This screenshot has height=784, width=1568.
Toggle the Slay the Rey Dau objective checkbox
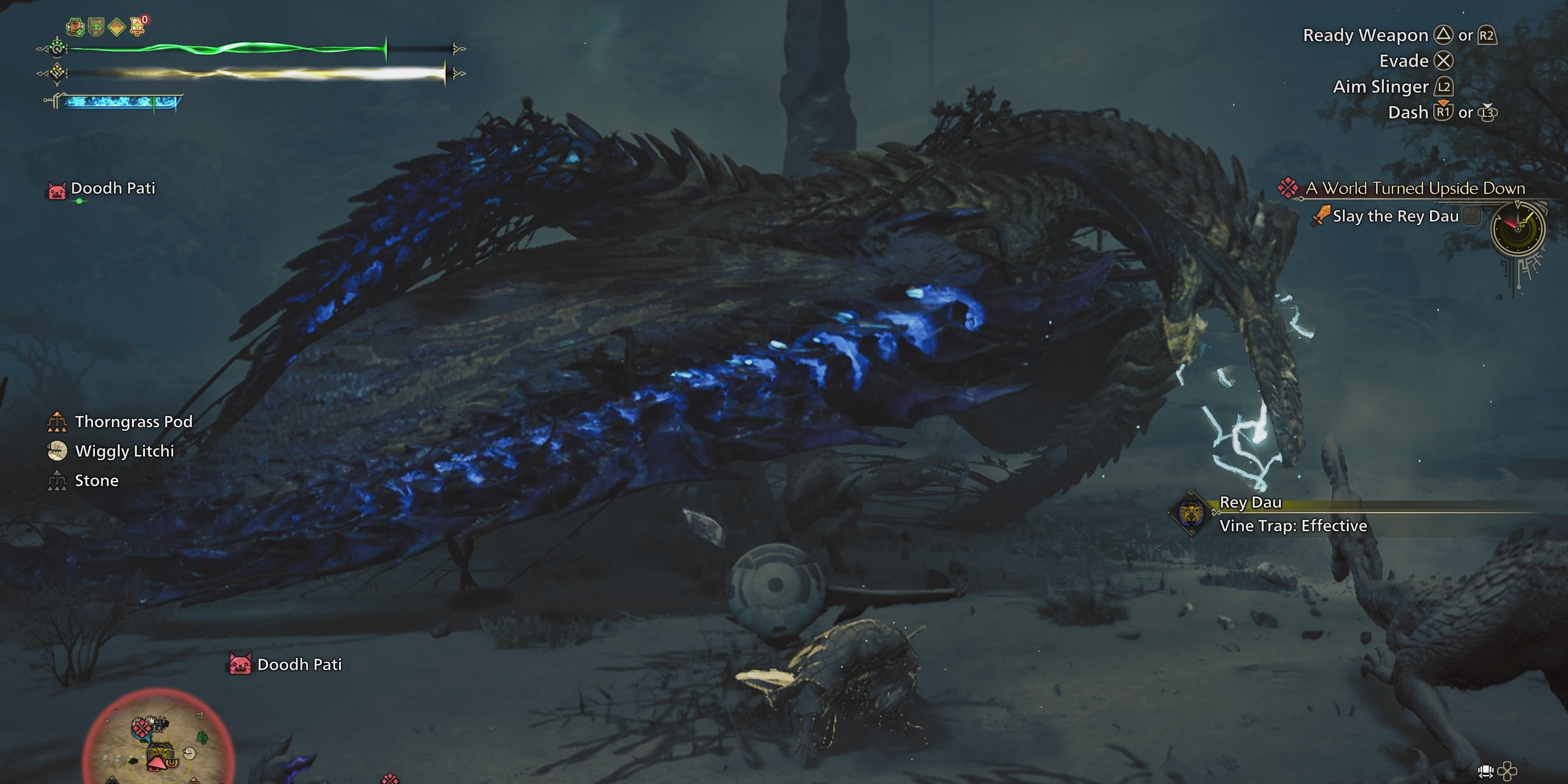click(x=1471, y=216)
